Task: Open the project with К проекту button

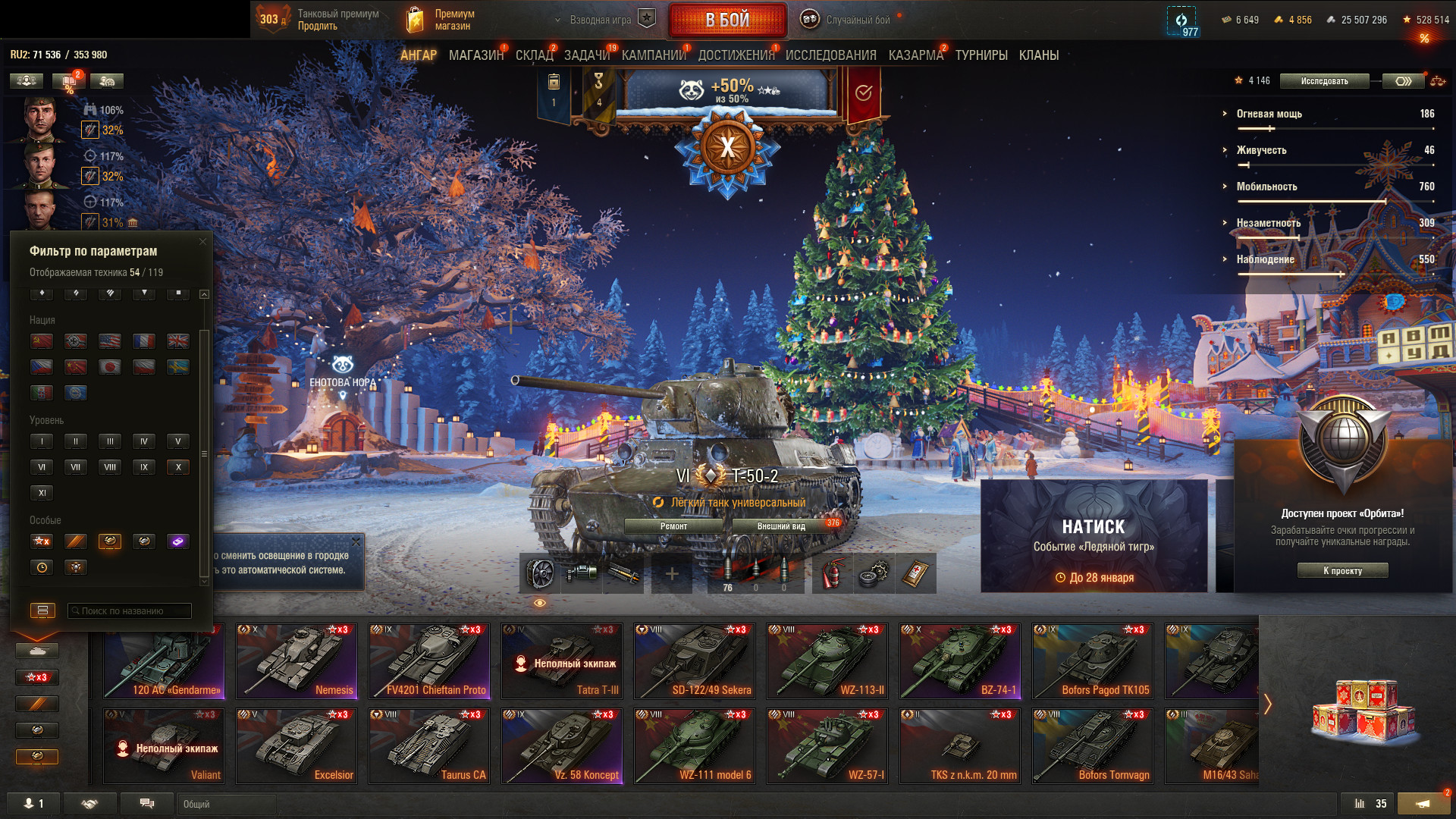Action: click(x=1342, y=571)
